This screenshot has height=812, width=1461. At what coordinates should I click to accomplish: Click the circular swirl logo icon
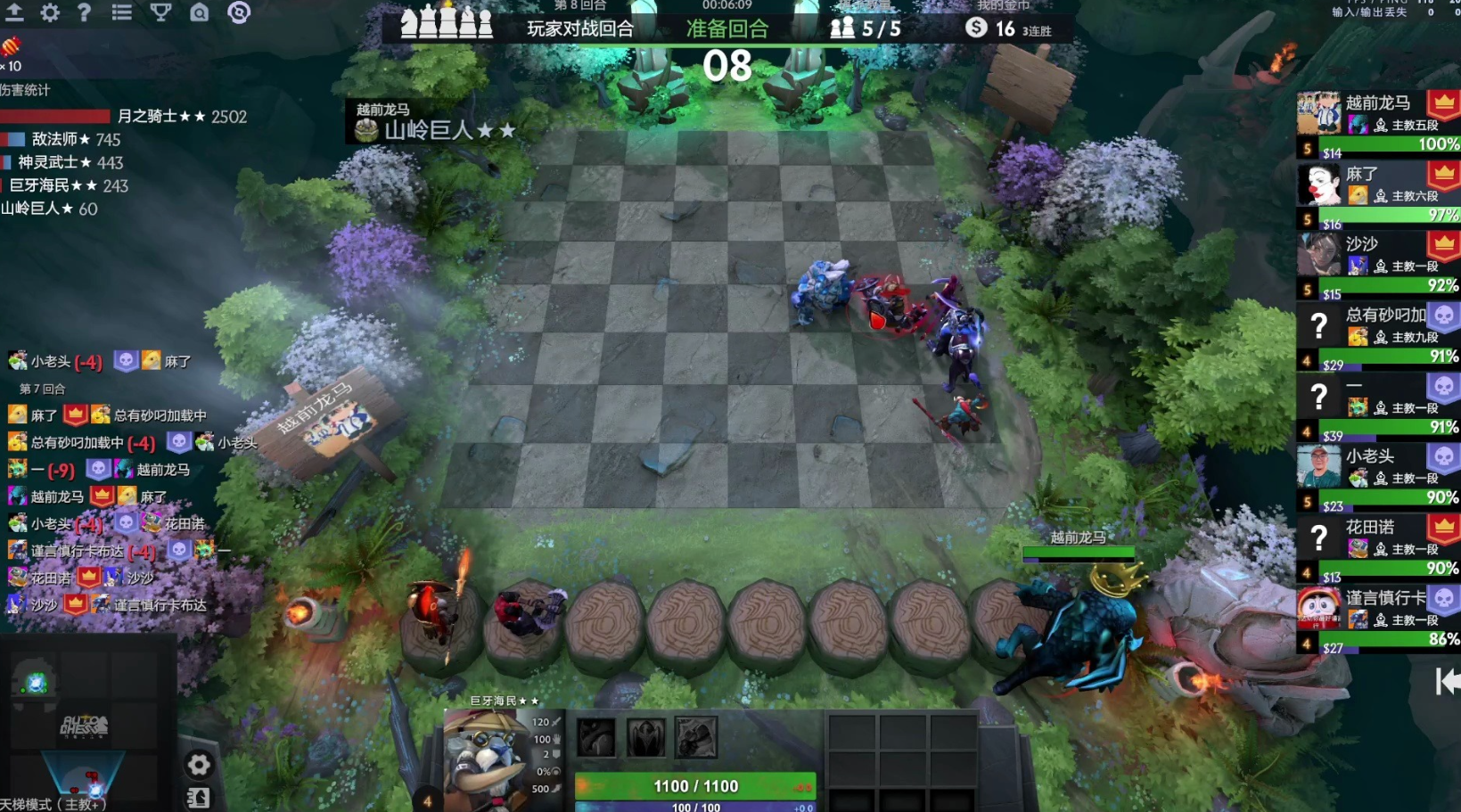[x=239, y=12]
